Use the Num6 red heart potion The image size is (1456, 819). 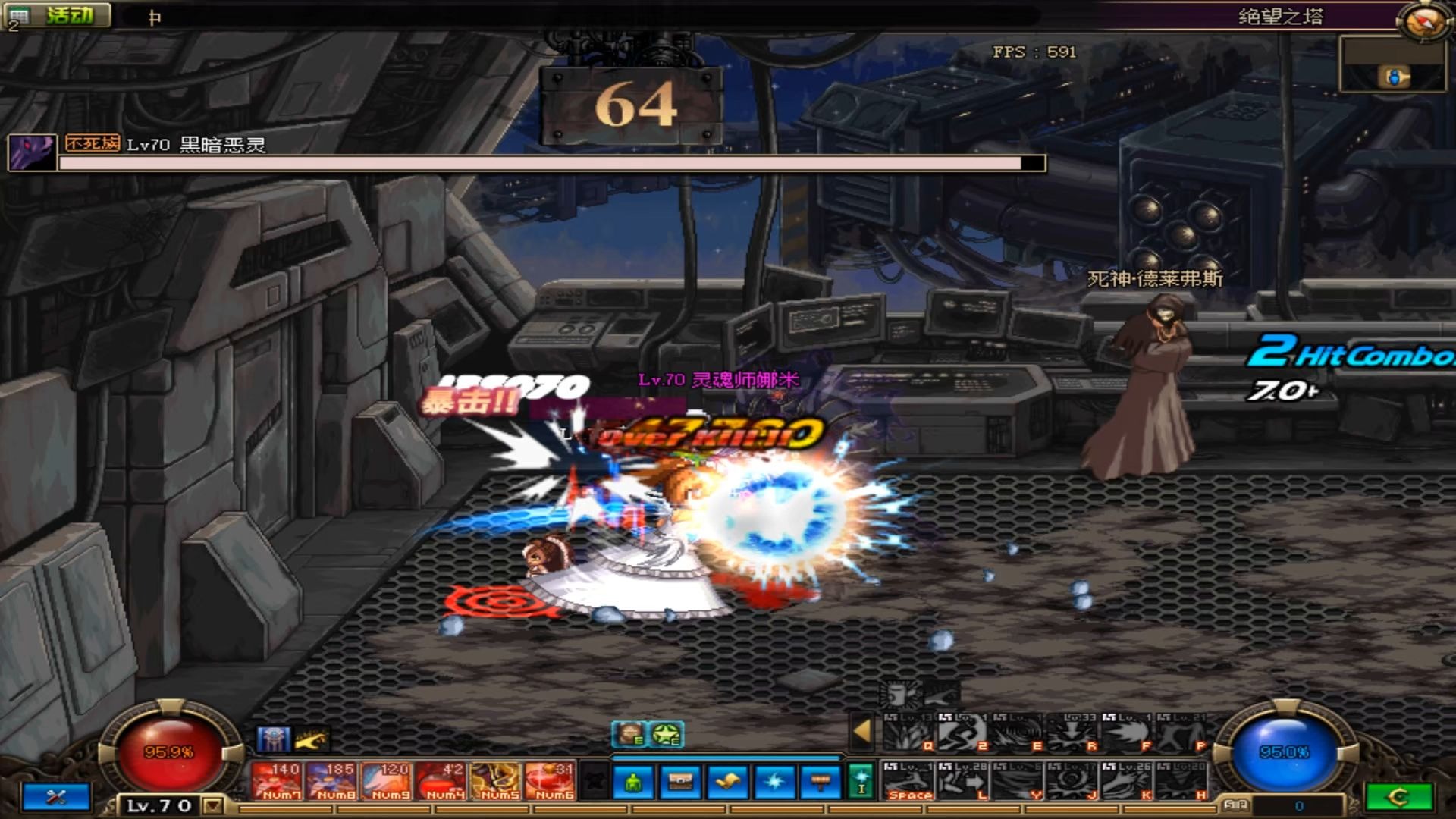(551, 781)
